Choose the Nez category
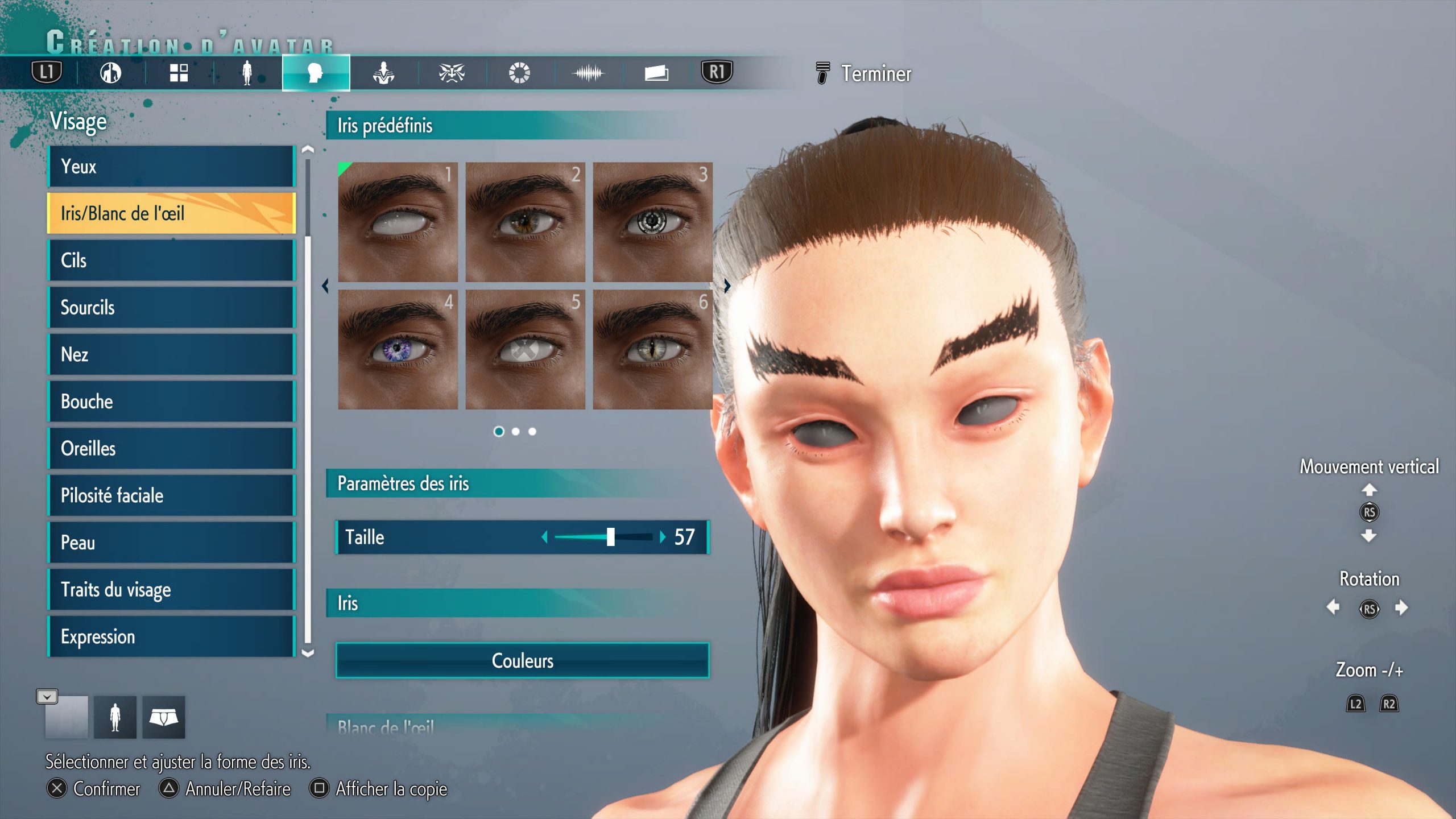 pyautogui.click(x=171, y=354)
